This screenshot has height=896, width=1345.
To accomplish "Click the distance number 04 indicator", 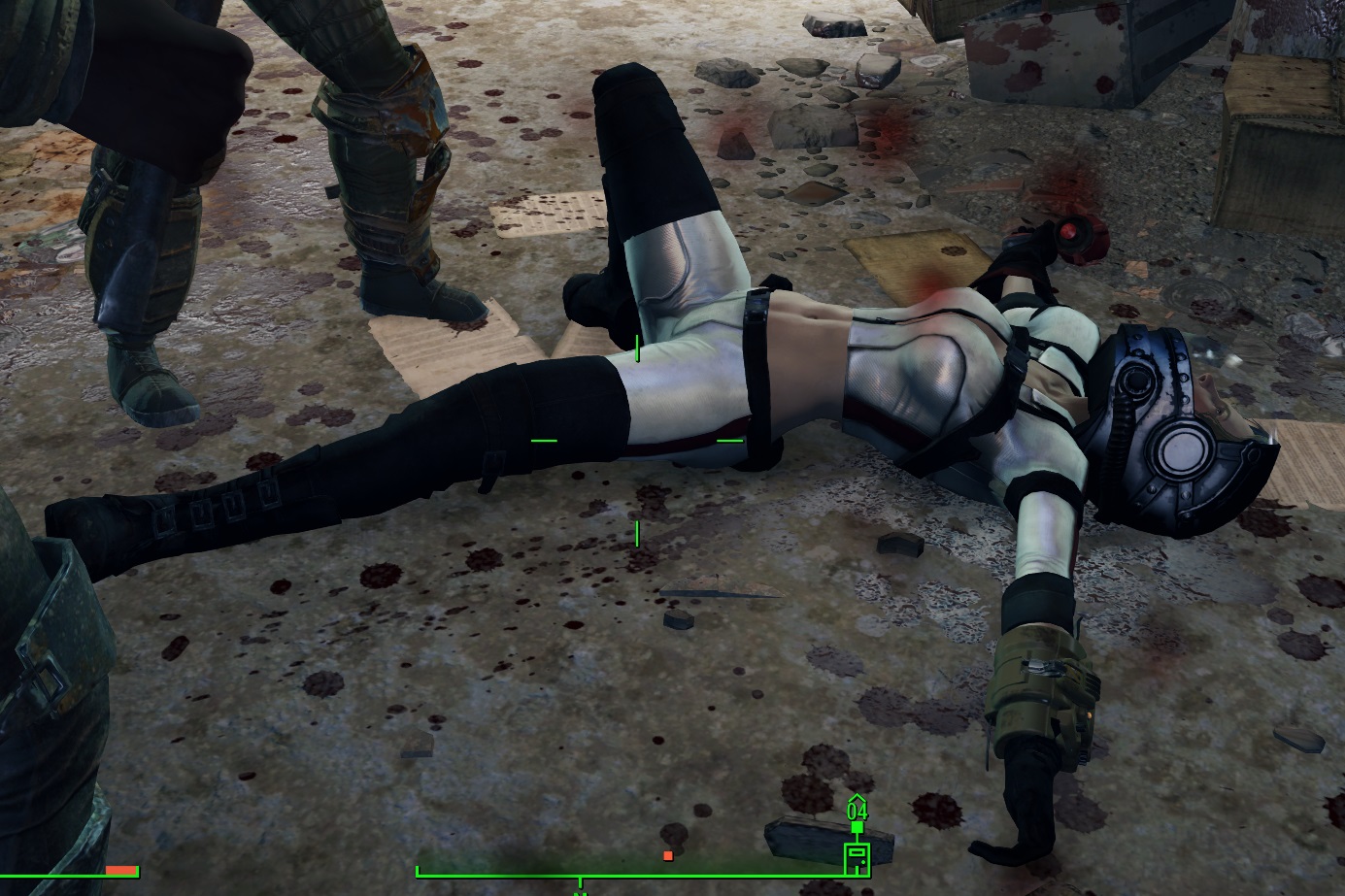I will click(857, 810).
